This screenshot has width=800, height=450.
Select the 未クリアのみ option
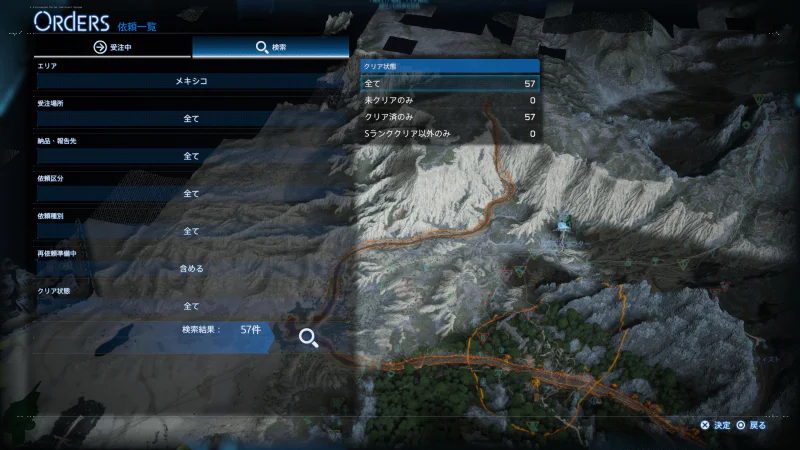(450, 100)
